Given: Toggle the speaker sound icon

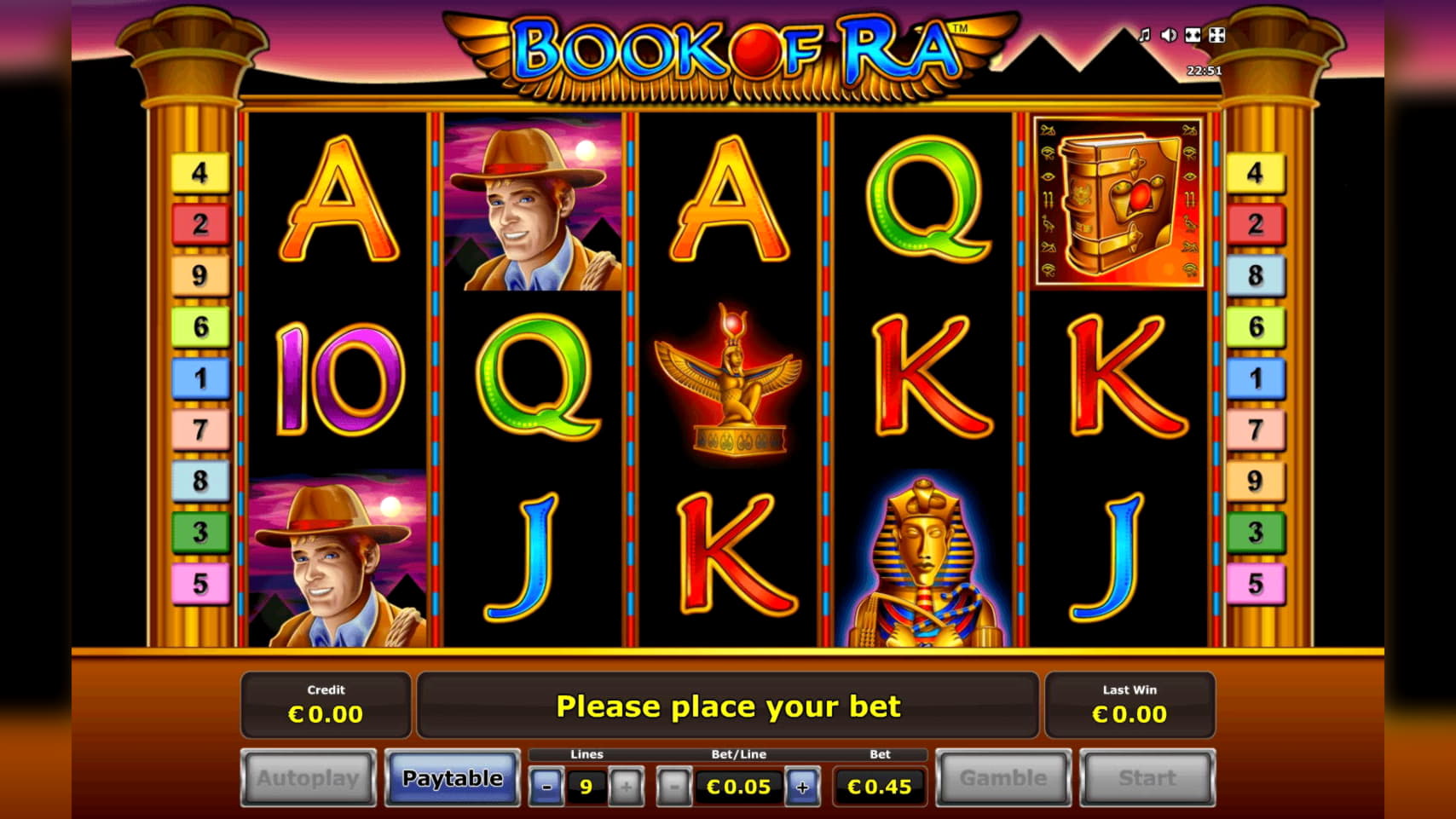Looking at the screenshot, I should (x=1169, y=35).
